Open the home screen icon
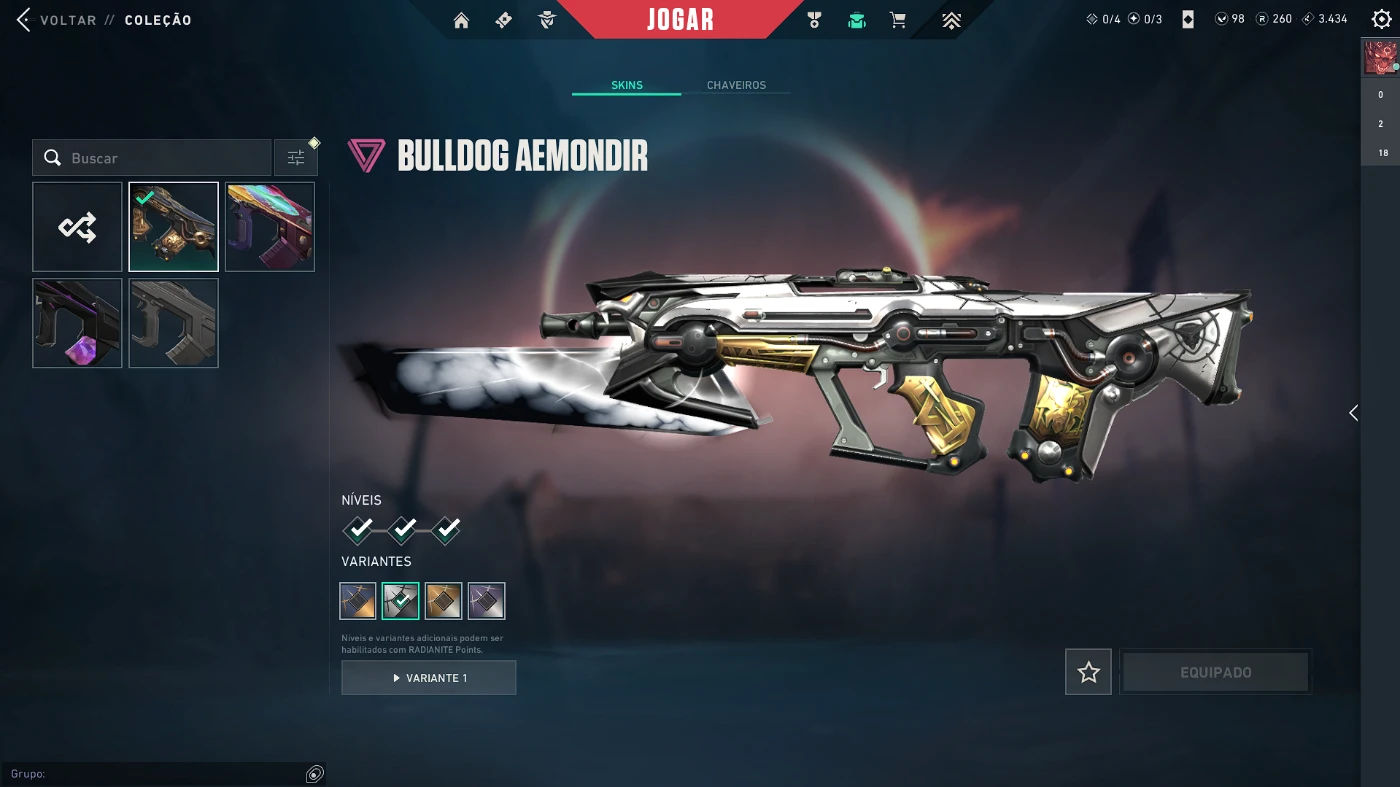1400x787 pixels. click(461, 20)
